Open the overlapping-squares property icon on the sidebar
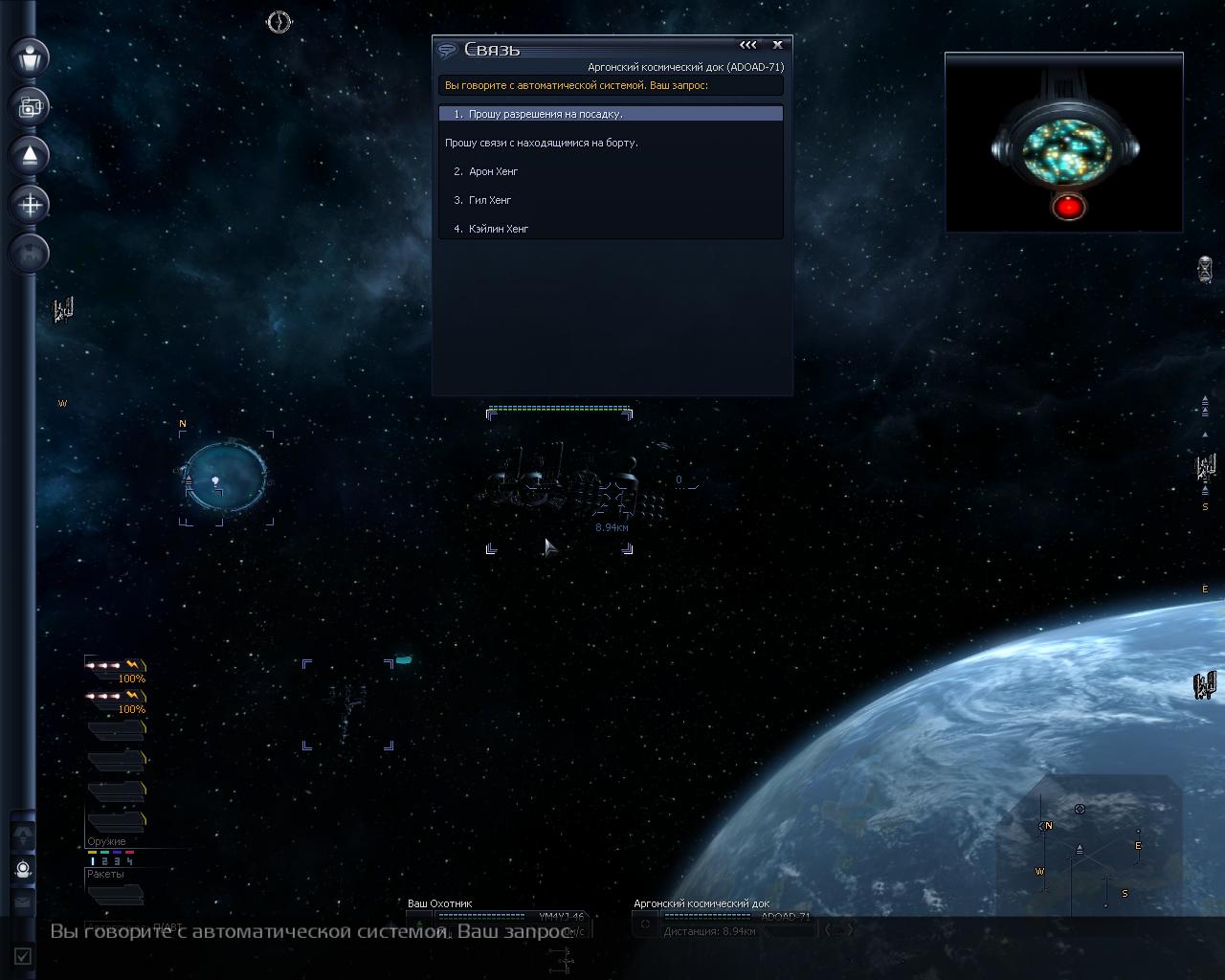This screenshot has height=980, width=1225. 31,106
